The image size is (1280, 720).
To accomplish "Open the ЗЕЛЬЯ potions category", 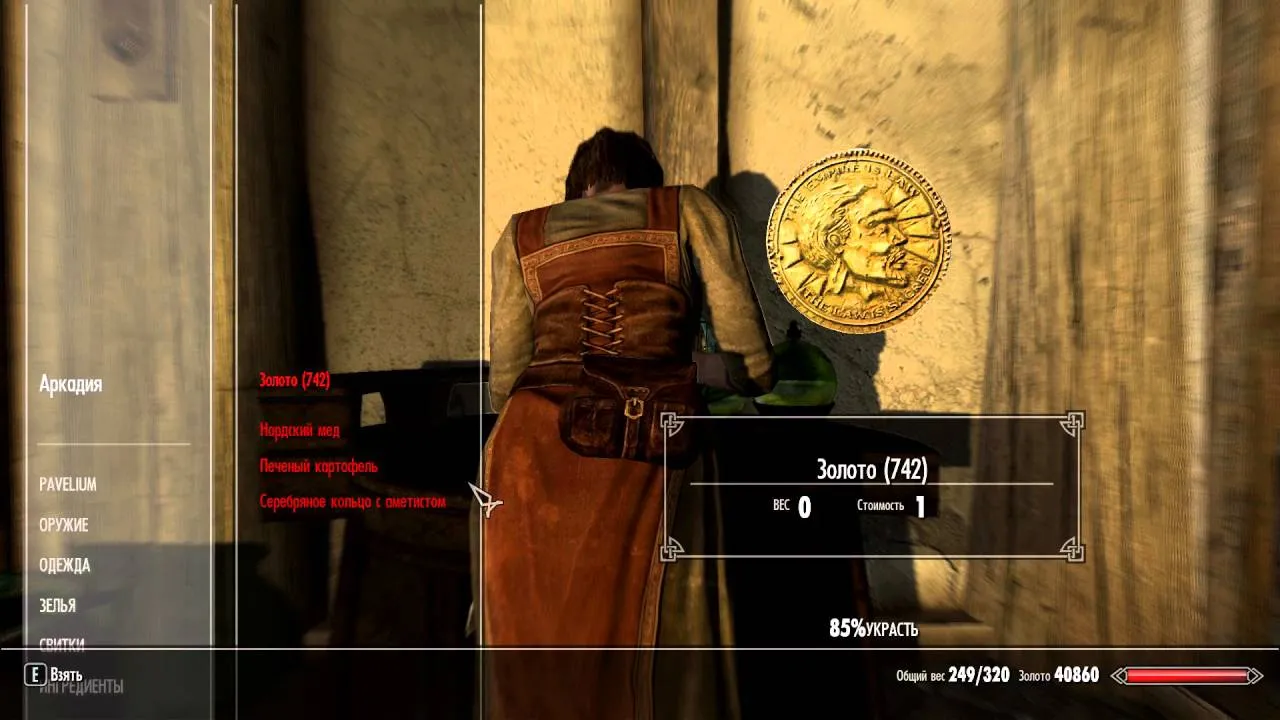I will (x=58, y=605).
